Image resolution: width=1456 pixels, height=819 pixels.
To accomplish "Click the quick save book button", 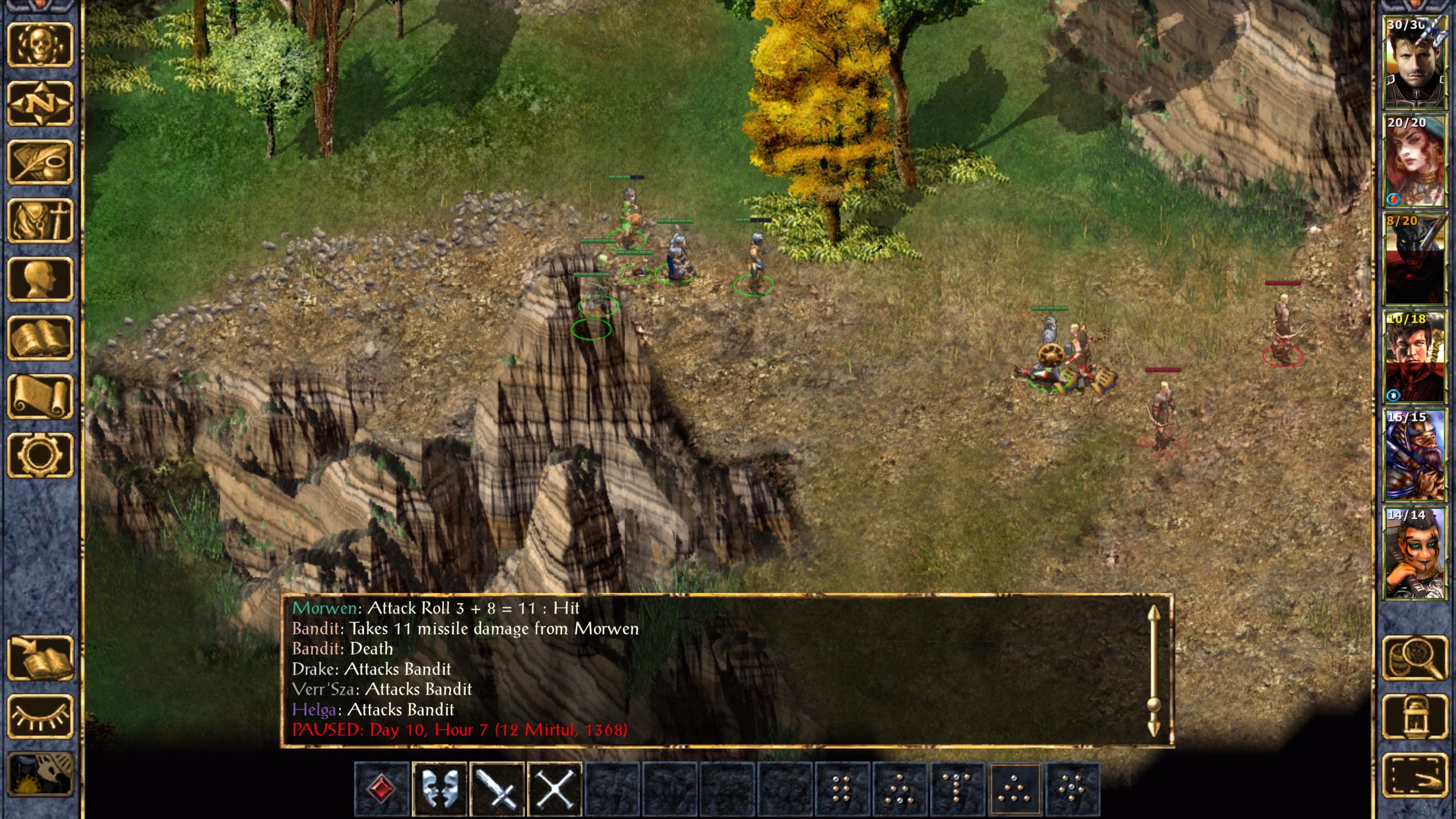I will tap(40, 658).
